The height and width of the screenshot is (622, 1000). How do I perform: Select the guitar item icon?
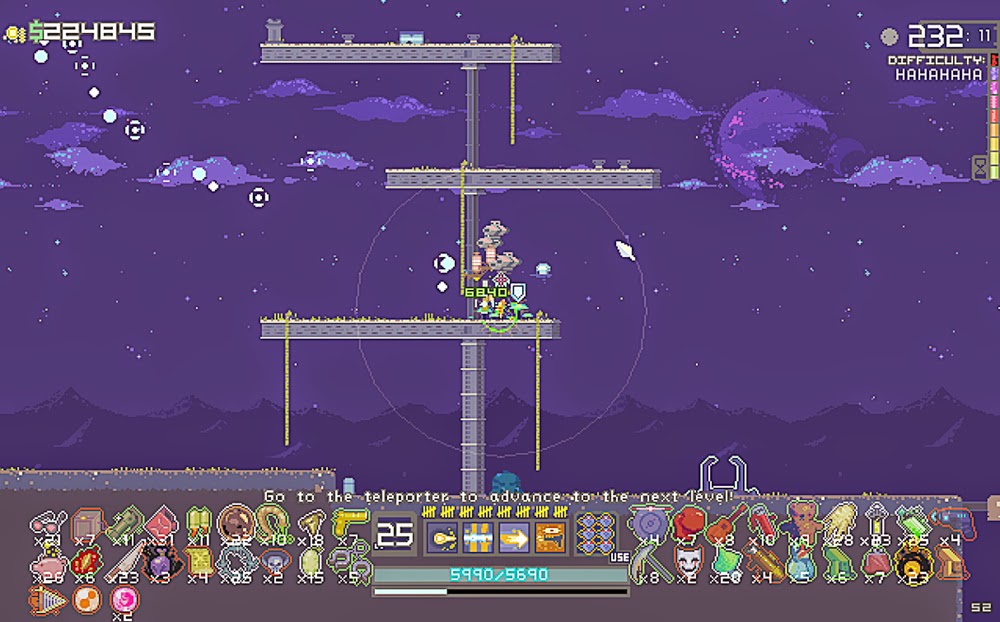(727, 521)
